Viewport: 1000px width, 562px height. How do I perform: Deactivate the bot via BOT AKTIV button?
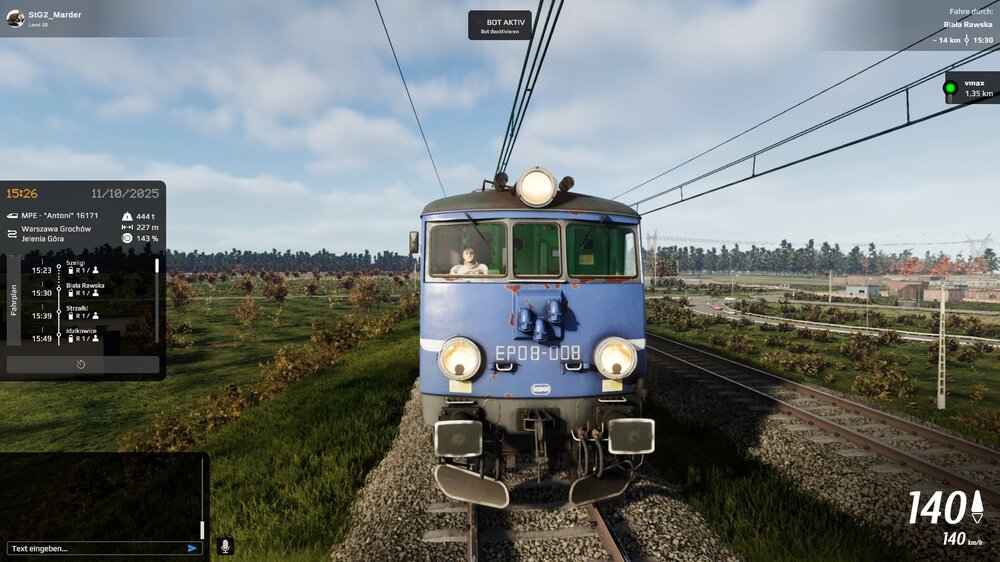point(499,25)
